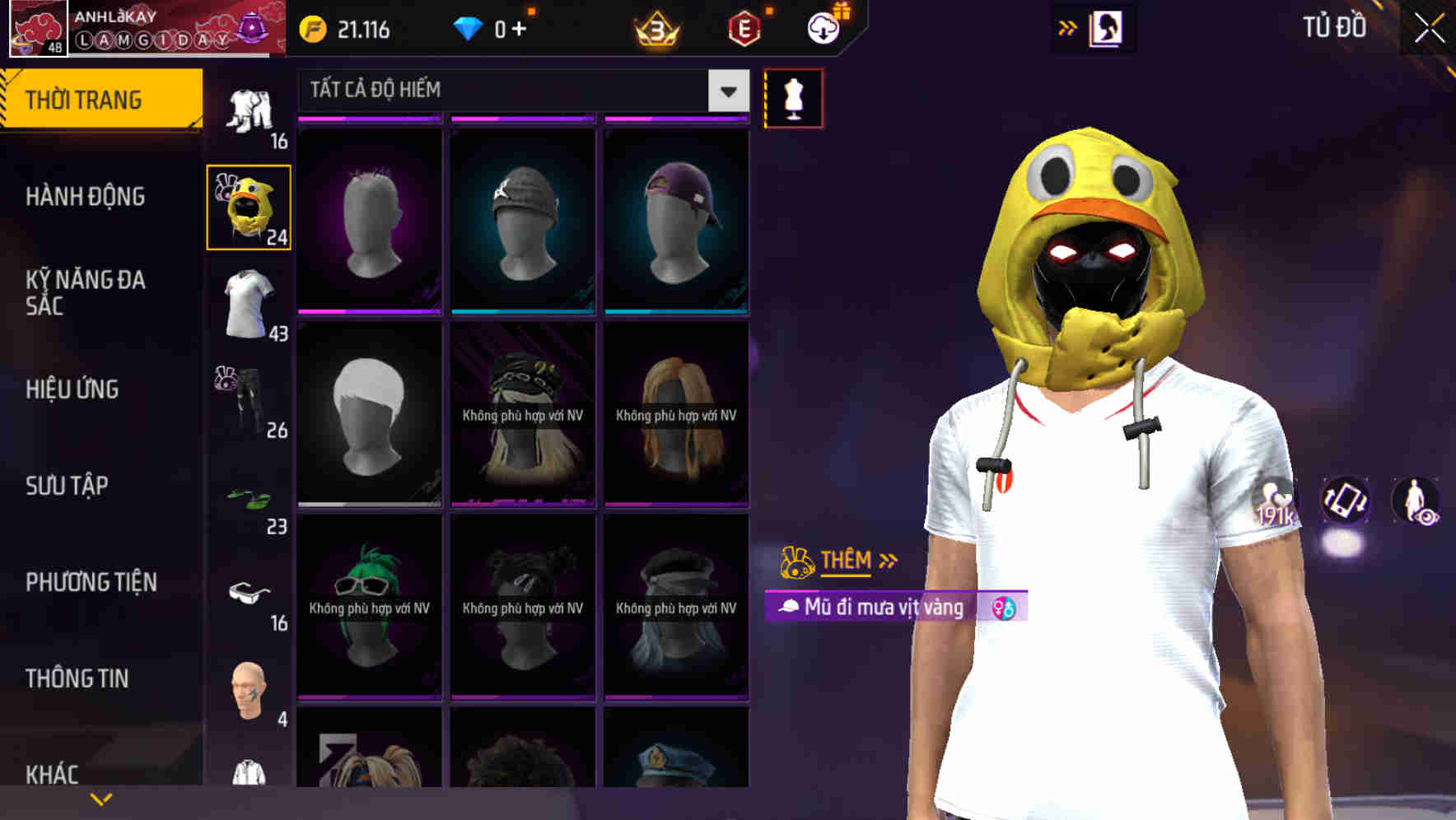Click the THÊM link above the item name
This screenshot has height=820, width=1456.
[847, 560]
